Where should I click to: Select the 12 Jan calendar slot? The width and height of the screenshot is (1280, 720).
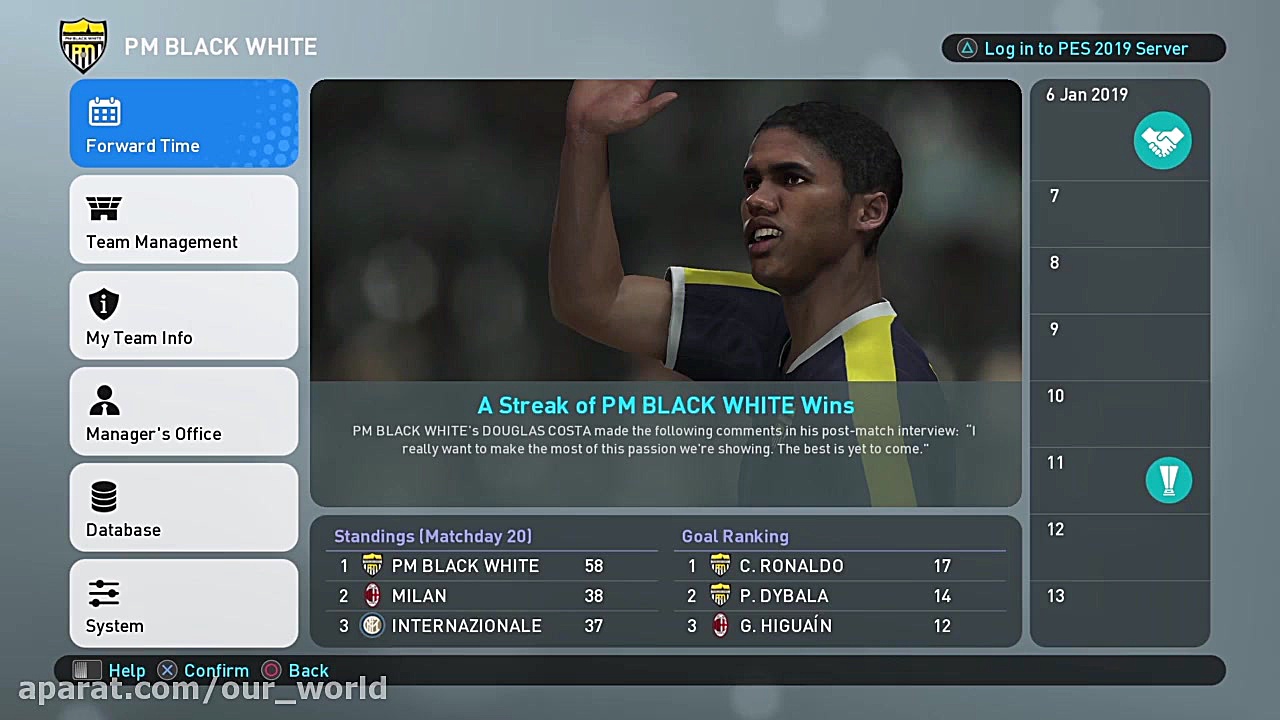click(1119, 546)
